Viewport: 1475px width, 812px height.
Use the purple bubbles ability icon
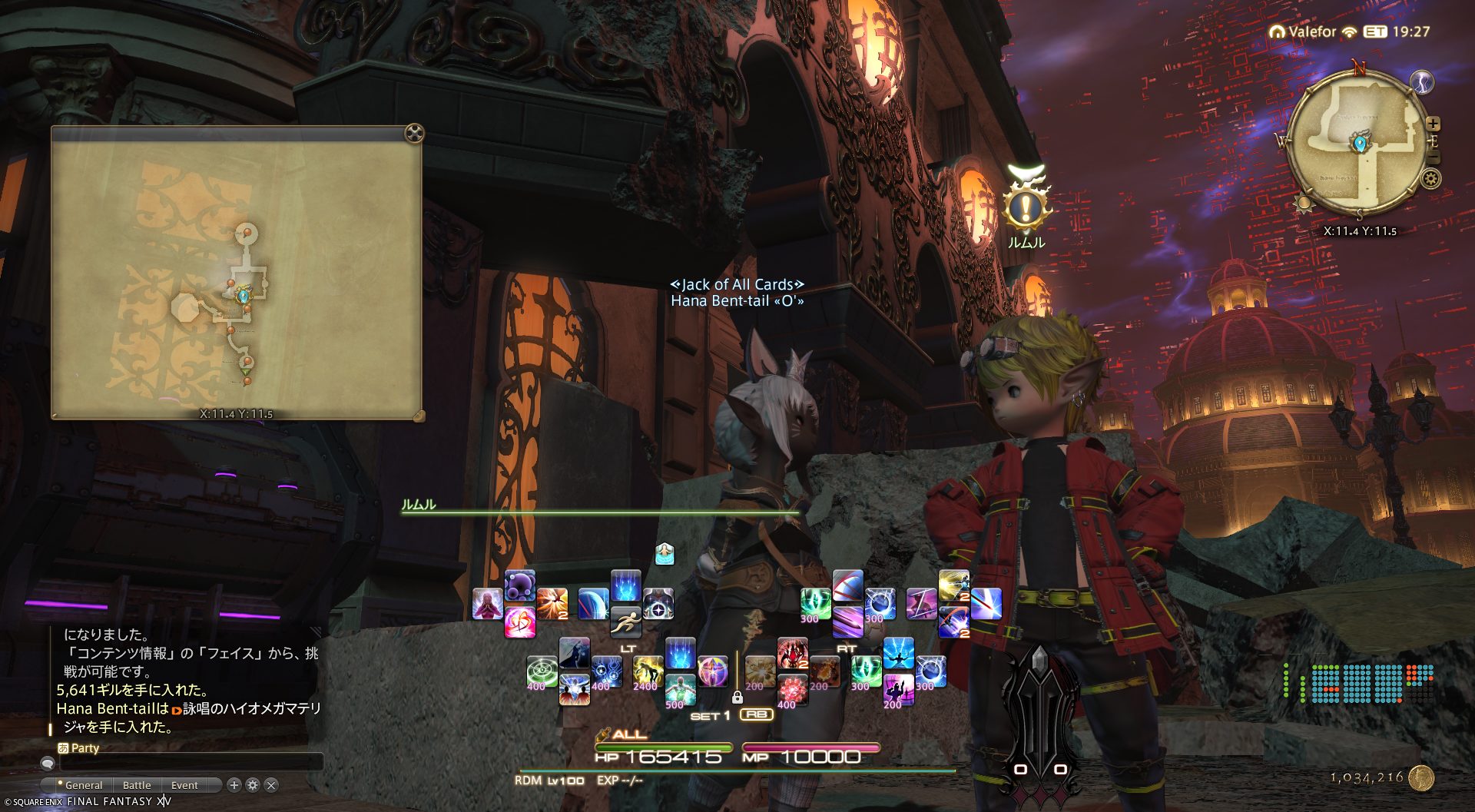point(520,586)
